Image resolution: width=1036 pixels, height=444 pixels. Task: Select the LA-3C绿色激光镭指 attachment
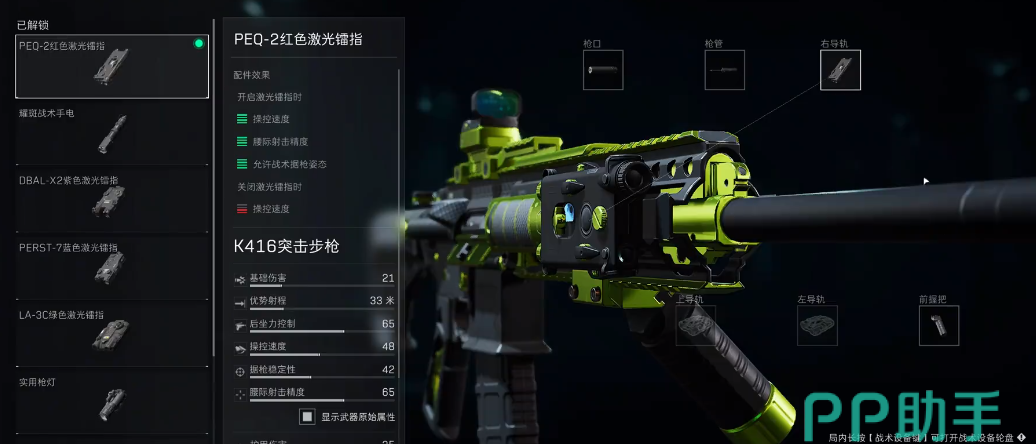click(112, 333)
